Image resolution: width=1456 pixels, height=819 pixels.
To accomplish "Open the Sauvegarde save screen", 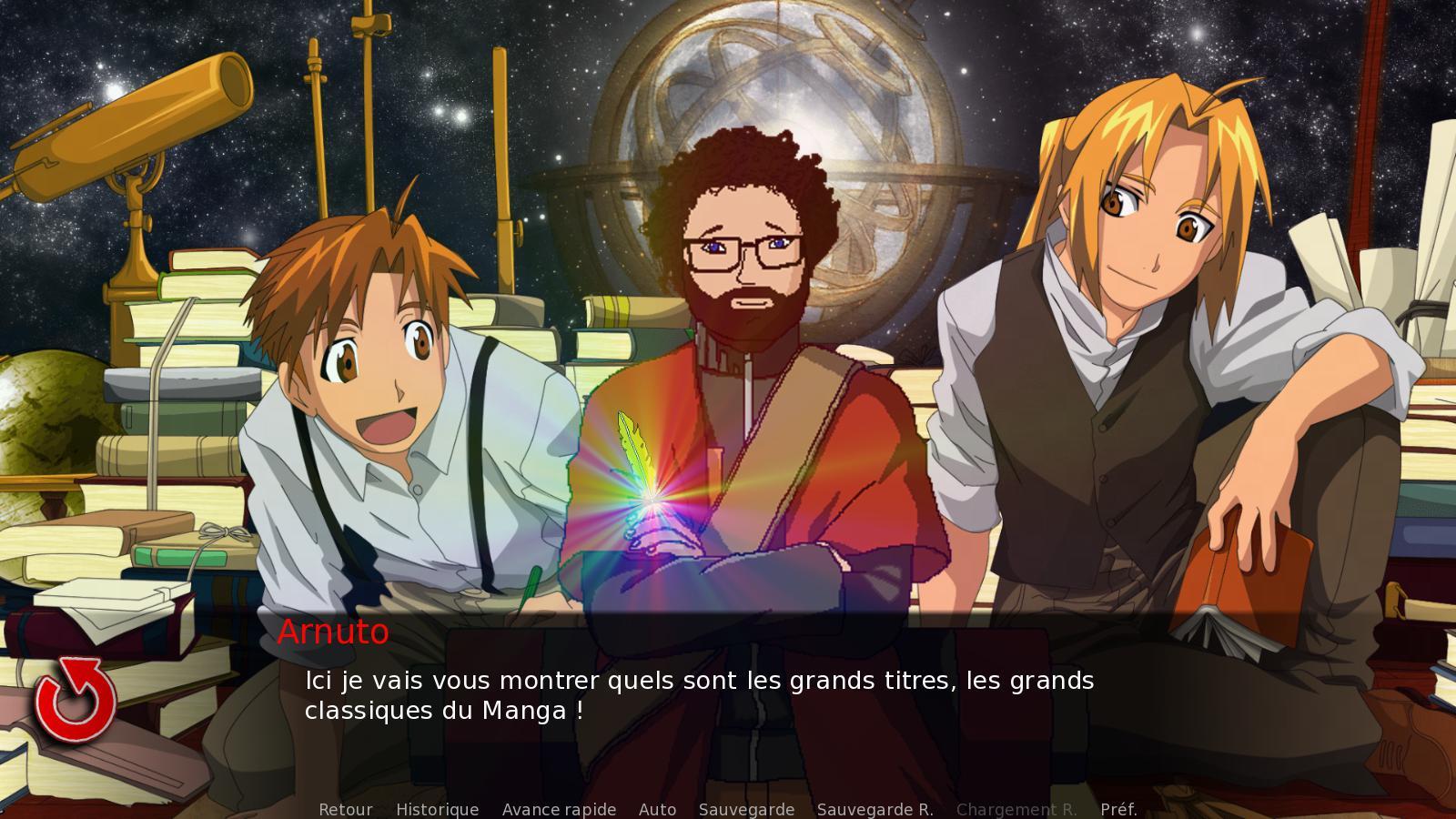I will coord(746,808).
